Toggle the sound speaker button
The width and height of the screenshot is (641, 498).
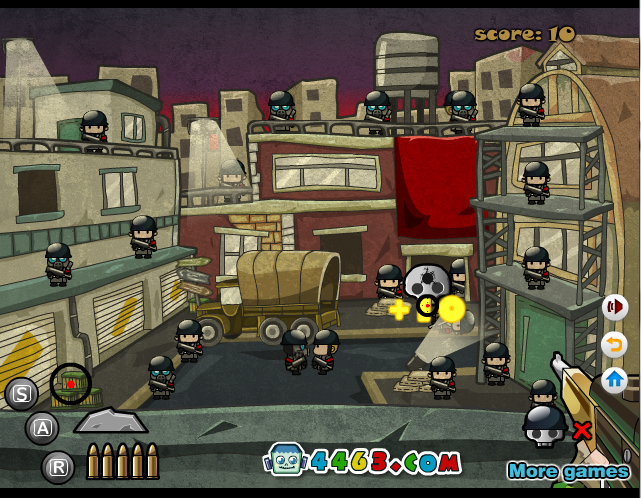pyautogui.click(x=614, y=307)
